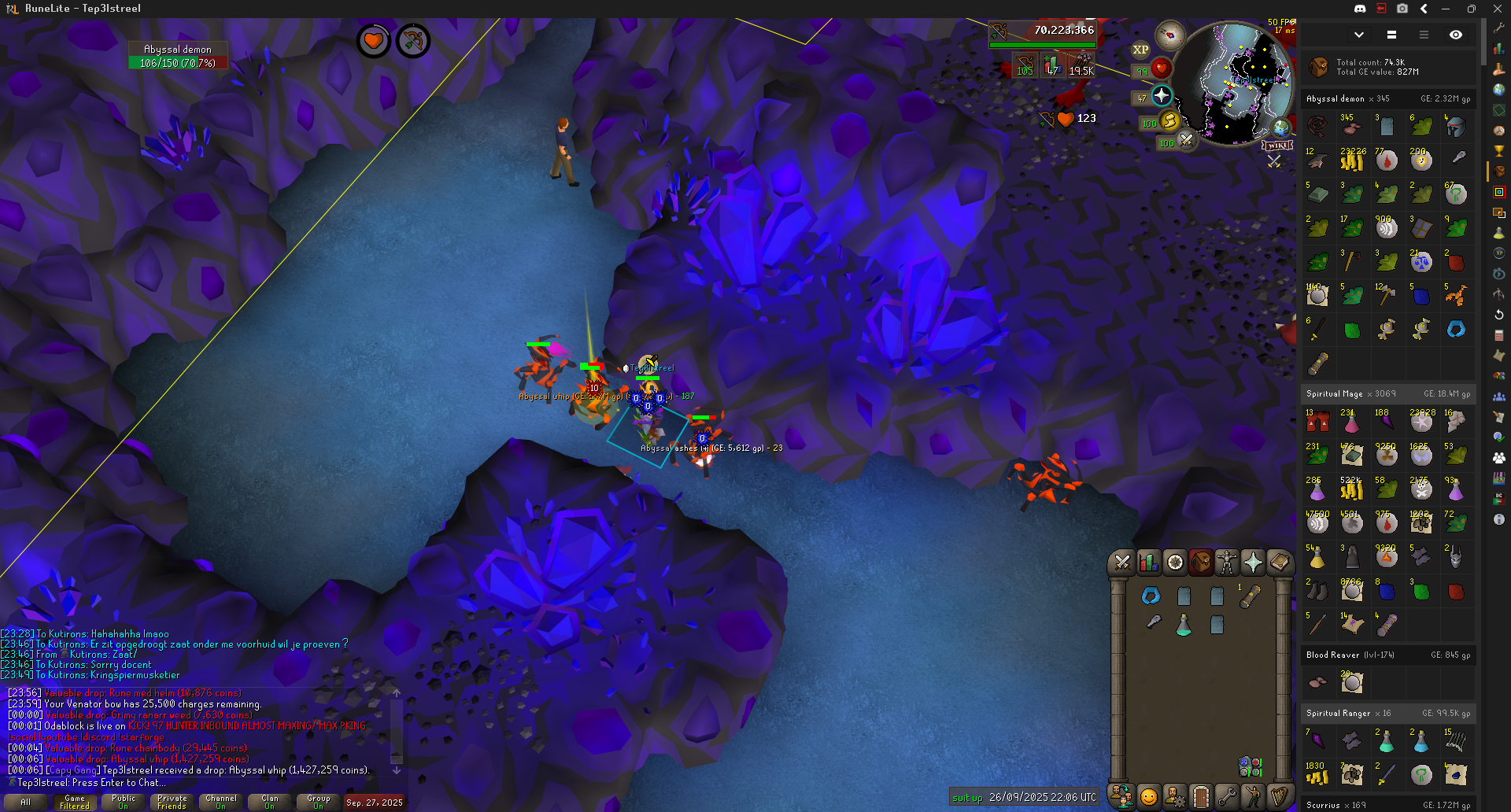The image size is (1511, 812).
Task: Open the Music player harp tab
Action: coord(1279,797)
